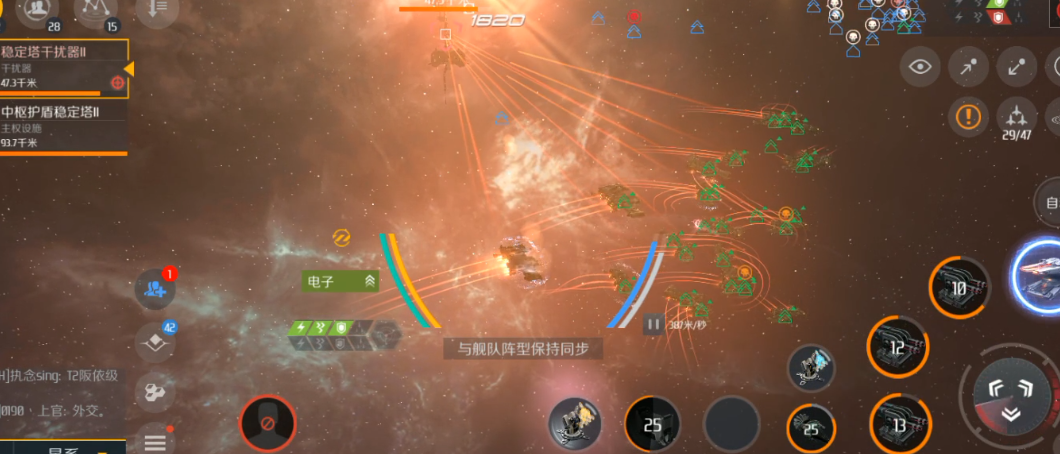
Task: Tap the sort list arrow icon
Action: click(x=158, y=10)
